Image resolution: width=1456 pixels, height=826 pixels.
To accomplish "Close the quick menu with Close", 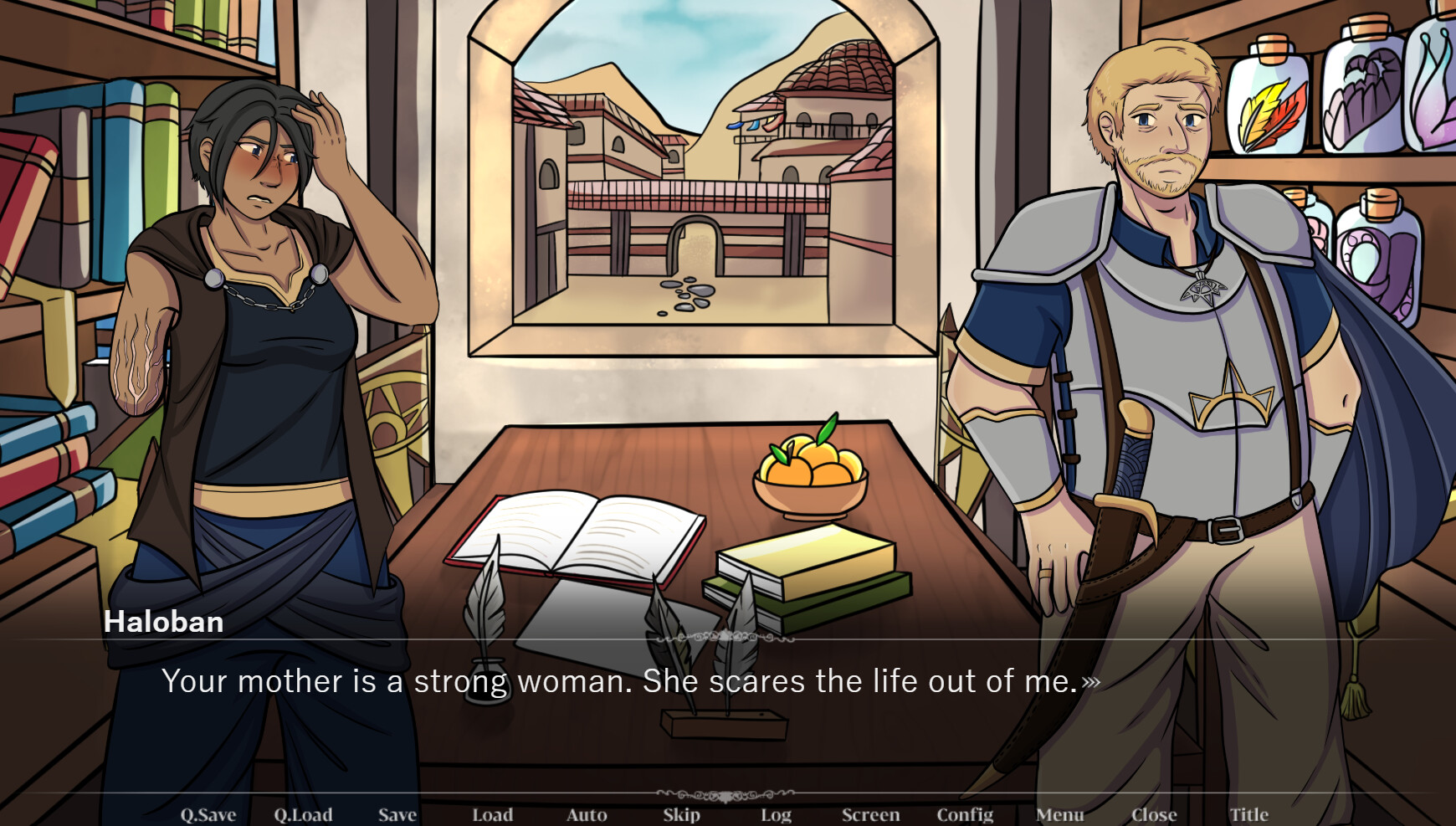I will pos(1156,814).
